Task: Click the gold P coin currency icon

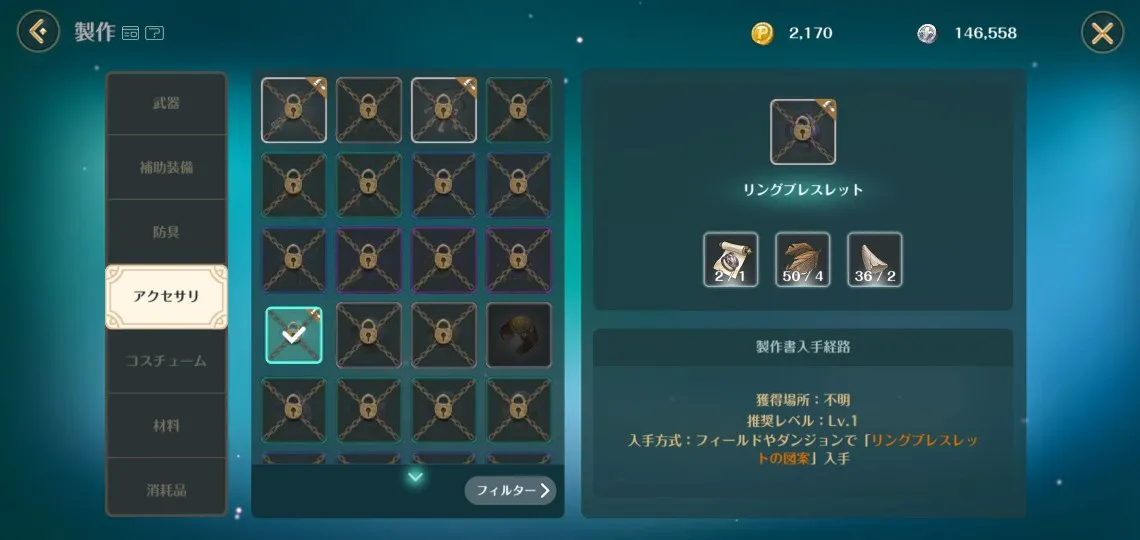Action: (762, 33)
